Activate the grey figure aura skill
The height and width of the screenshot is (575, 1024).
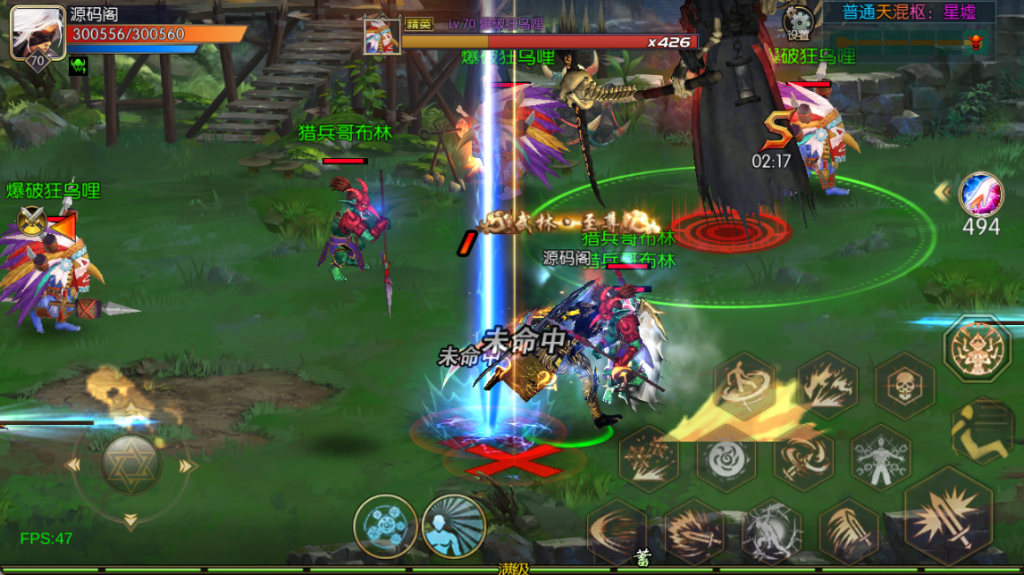point(881,458)
